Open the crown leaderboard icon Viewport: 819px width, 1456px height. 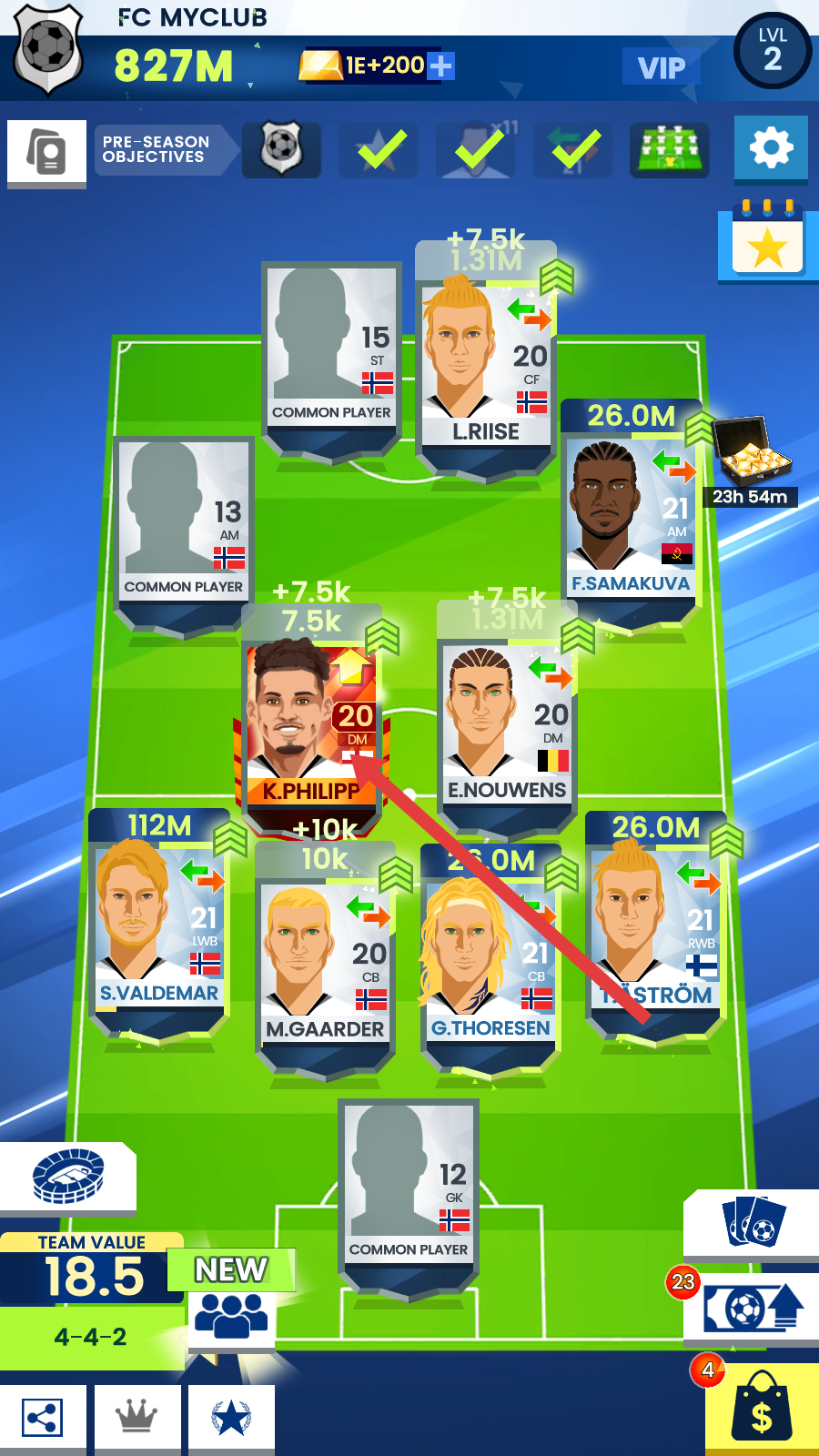136,1418
